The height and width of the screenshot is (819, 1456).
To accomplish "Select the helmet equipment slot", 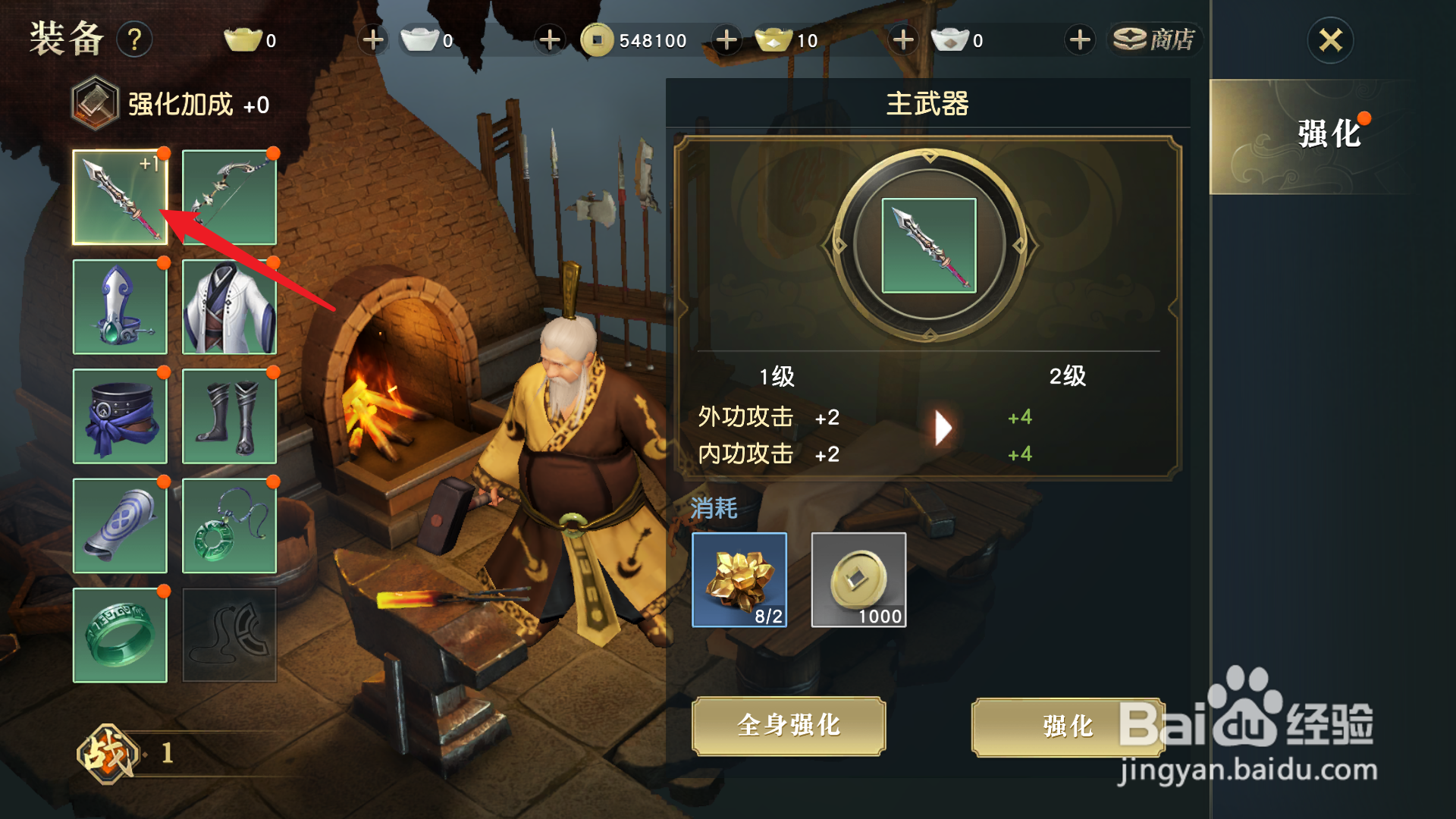I will coord(119,306).
